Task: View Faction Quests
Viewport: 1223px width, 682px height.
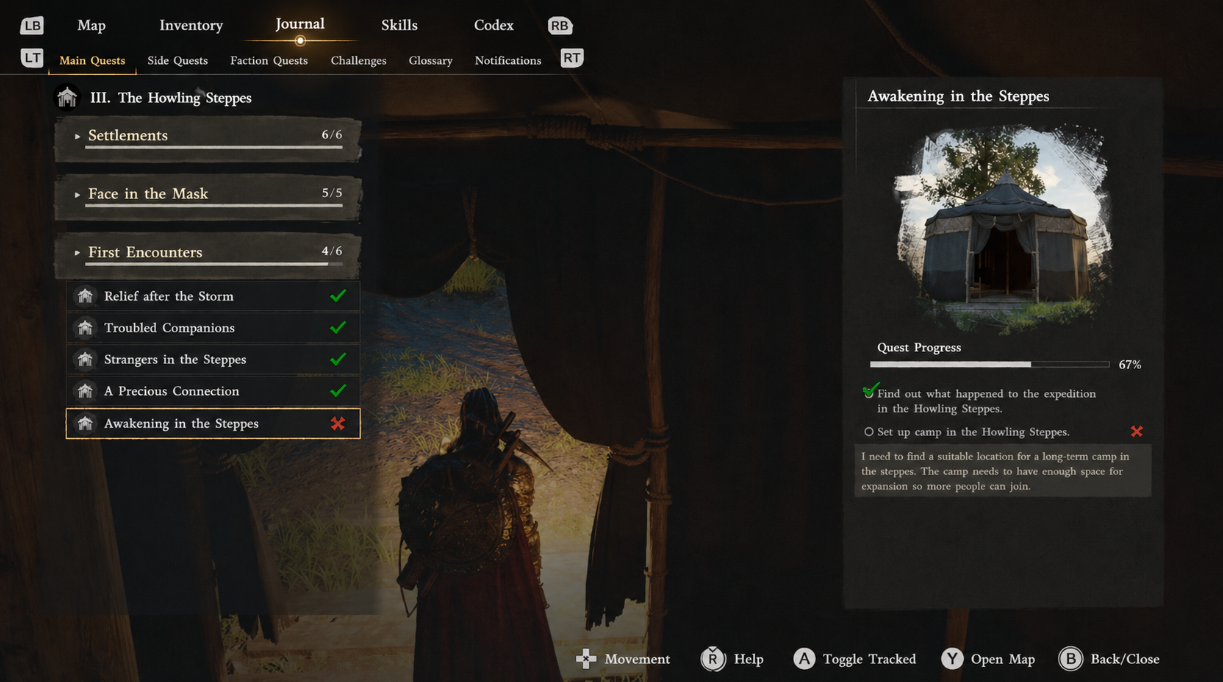Action: point(269,60)
